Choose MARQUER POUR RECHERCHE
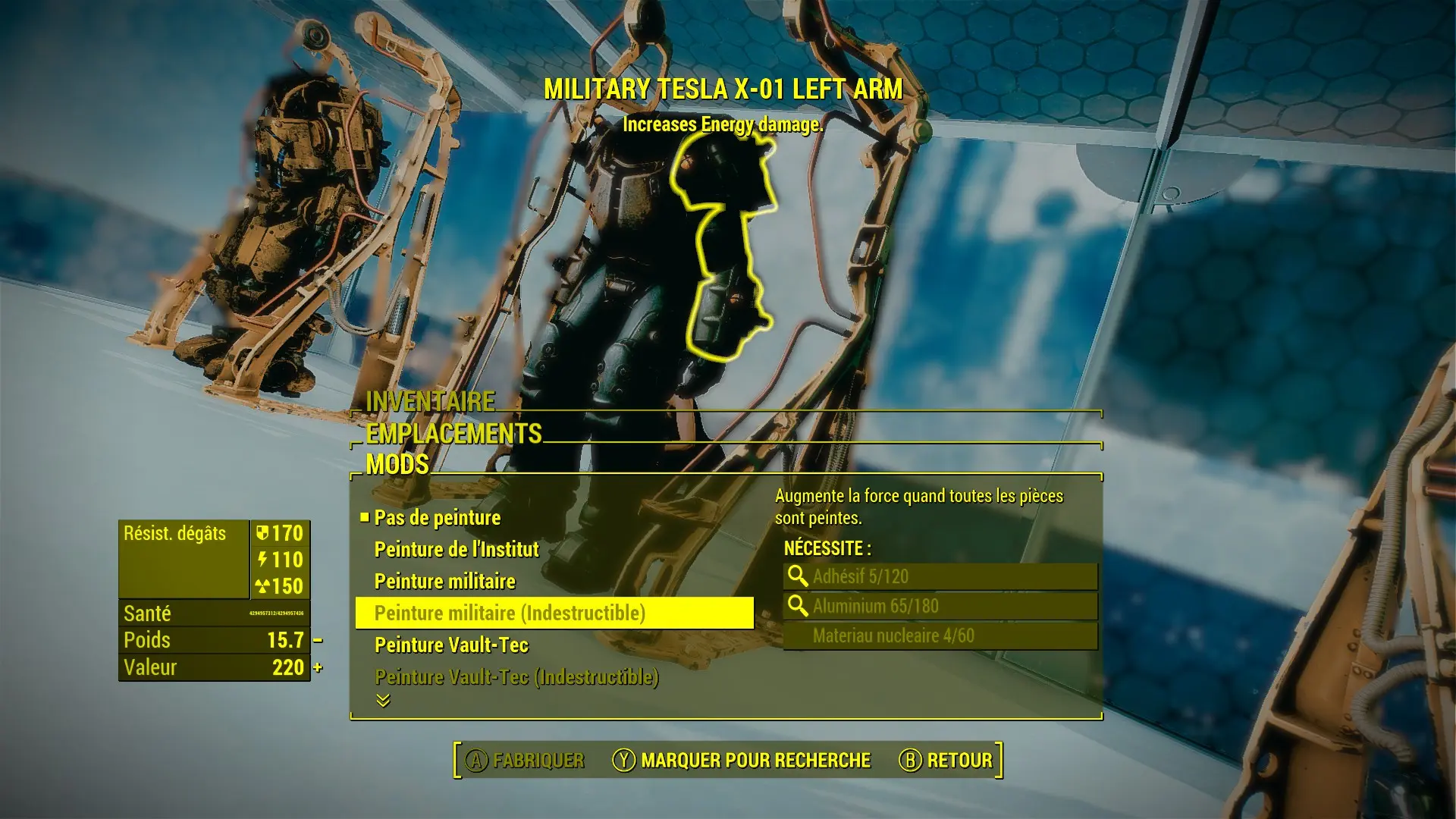This screenshot has height=819, width=1456. pyautogui.click(x=742, y=761)
